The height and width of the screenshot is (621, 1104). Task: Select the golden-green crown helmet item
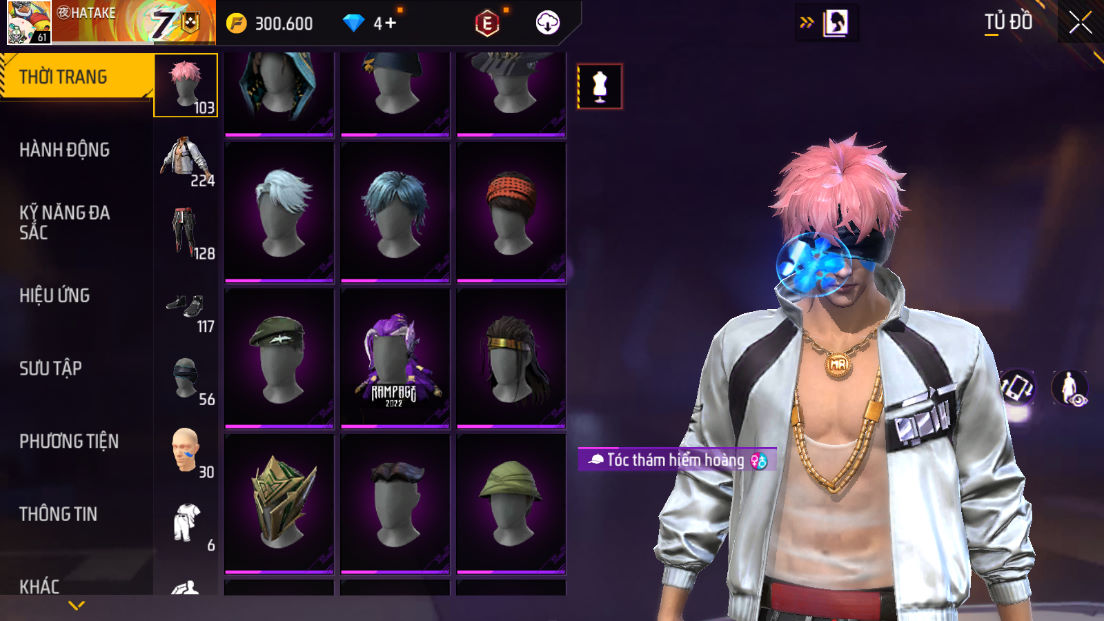pyautogui.click(x=279, y=503)
